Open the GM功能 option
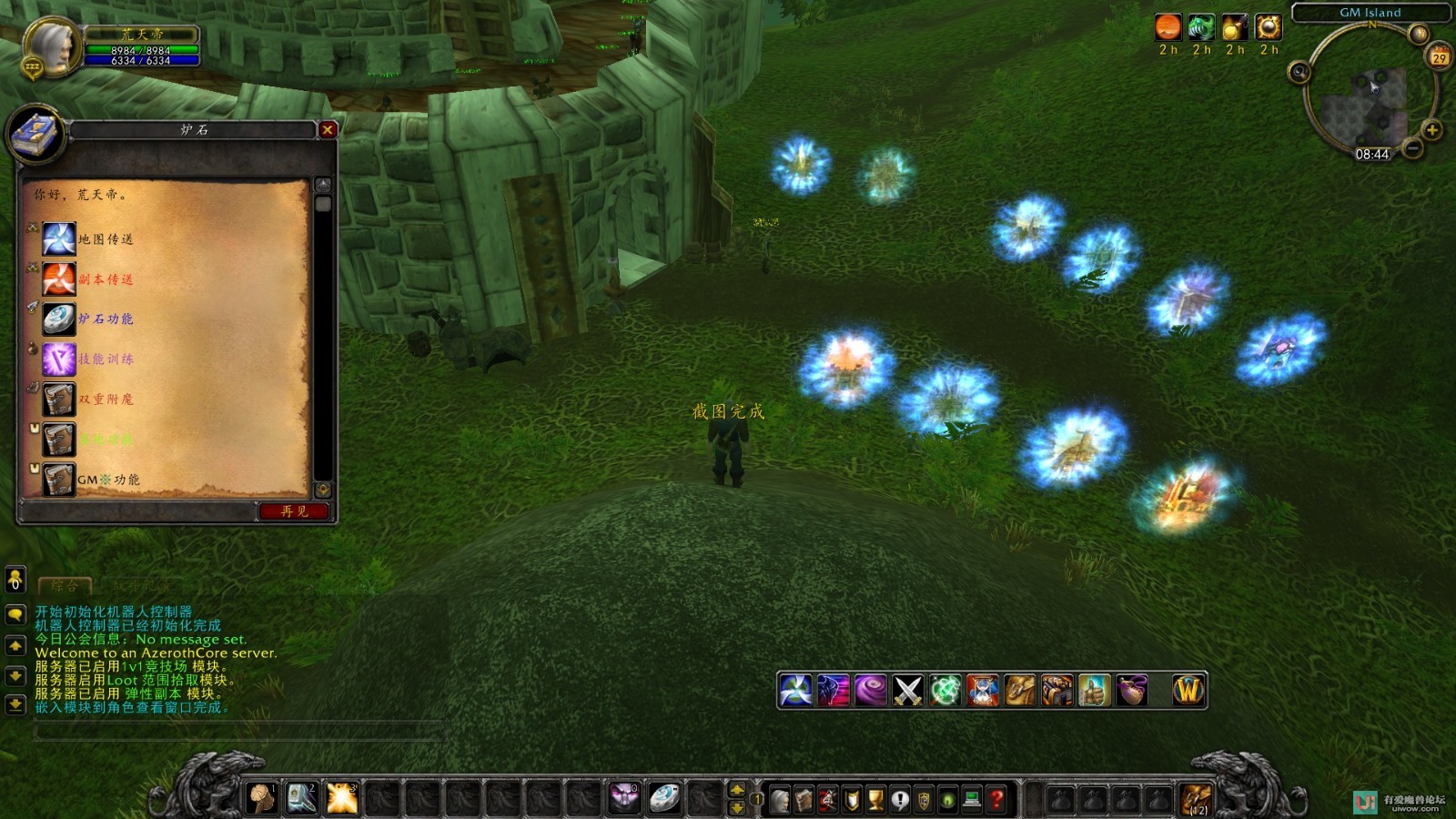This screenshot has width=1456, height=819. pyautogui.click(x=108, y=480)
